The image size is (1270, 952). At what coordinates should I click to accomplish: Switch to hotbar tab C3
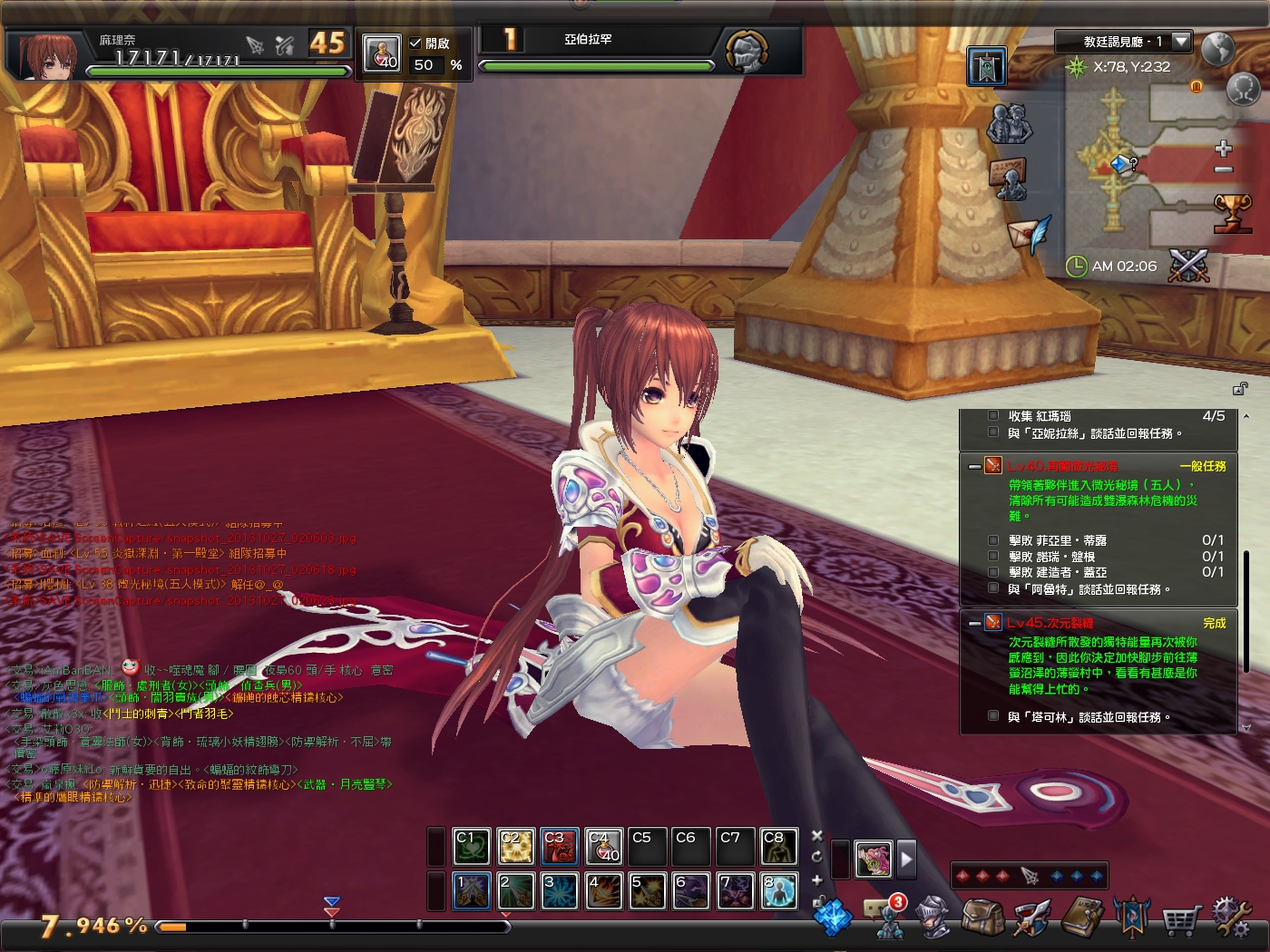560,846
